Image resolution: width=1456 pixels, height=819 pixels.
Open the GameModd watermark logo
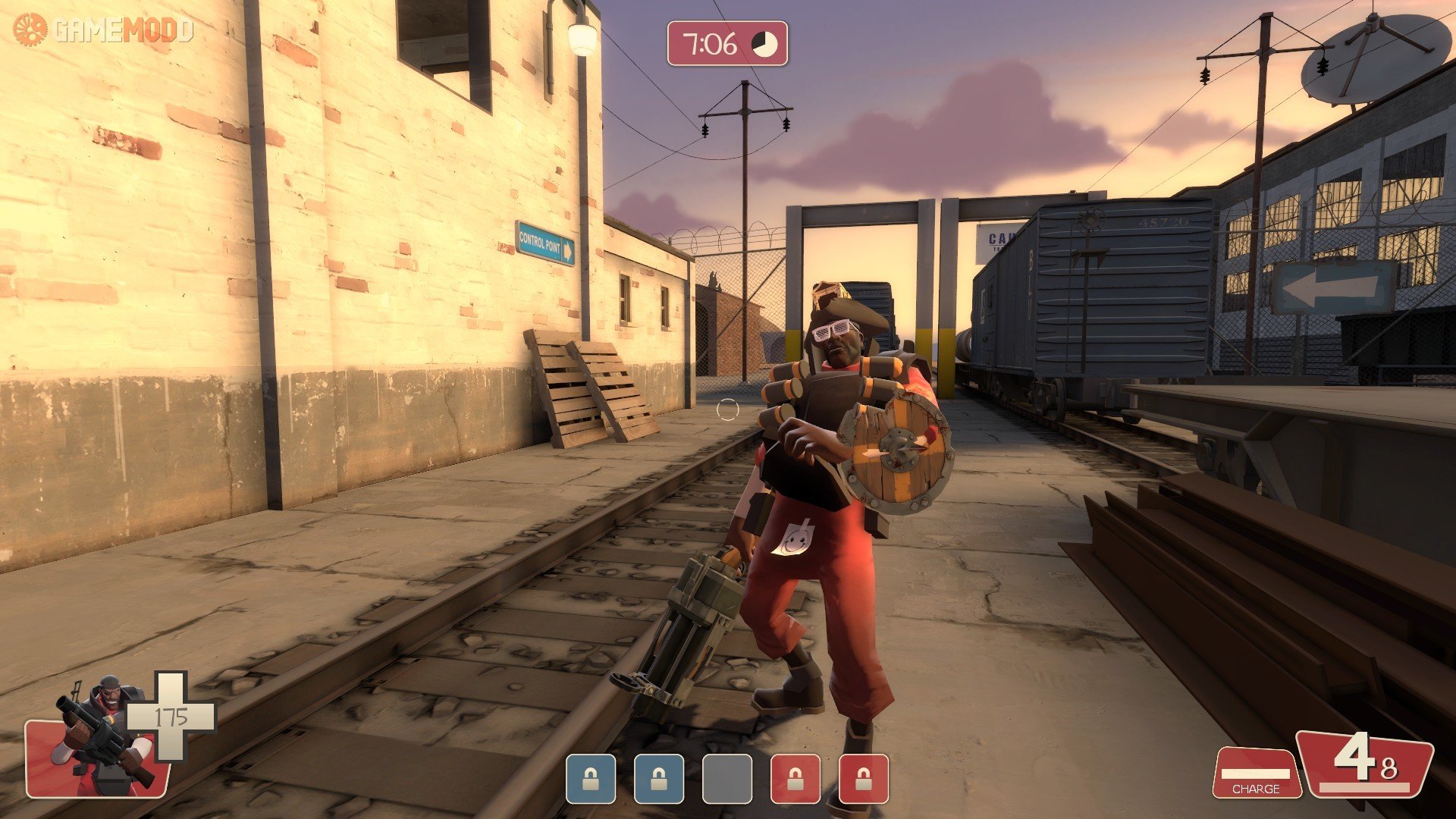tap(104, 30)
